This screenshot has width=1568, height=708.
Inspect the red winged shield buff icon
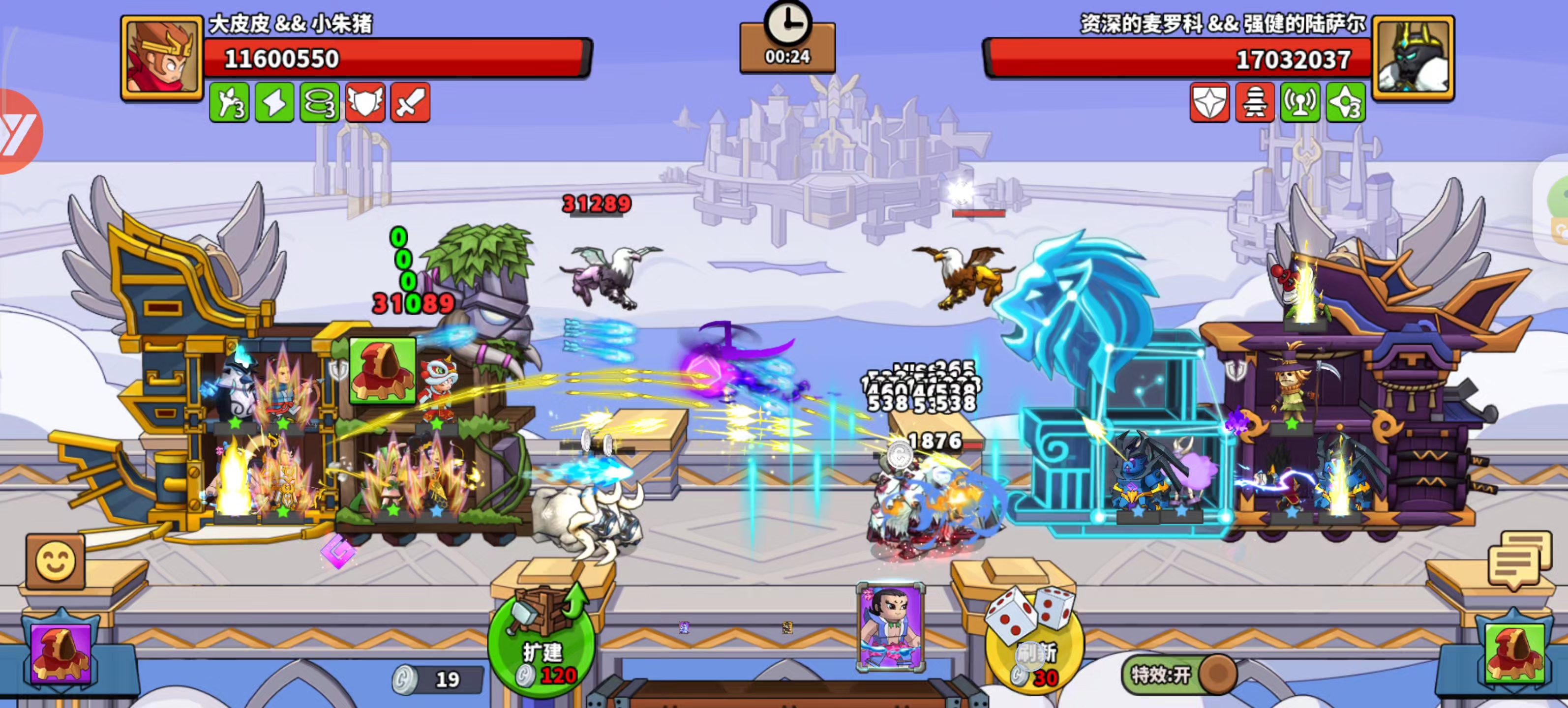[x=365, y=103]
